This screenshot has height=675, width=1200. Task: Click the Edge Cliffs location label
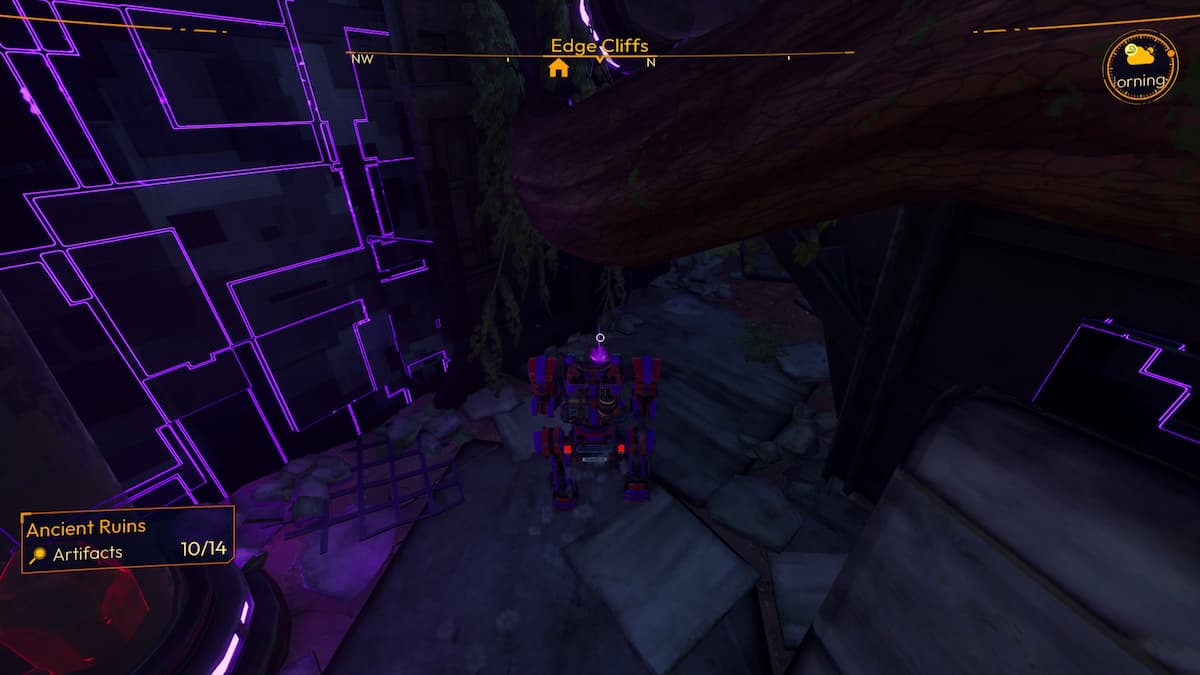[x=599, y=45]
